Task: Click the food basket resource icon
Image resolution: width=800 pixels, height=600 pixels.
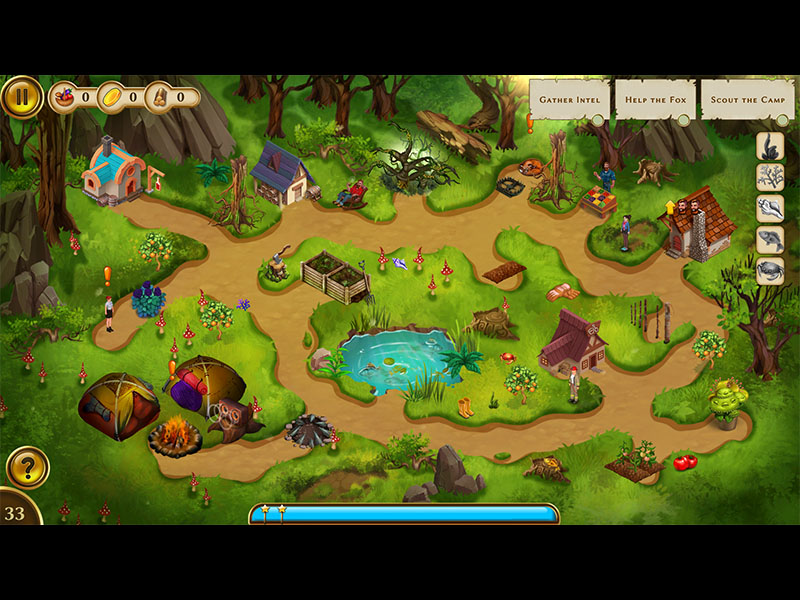Action: [x=65, y=97]
